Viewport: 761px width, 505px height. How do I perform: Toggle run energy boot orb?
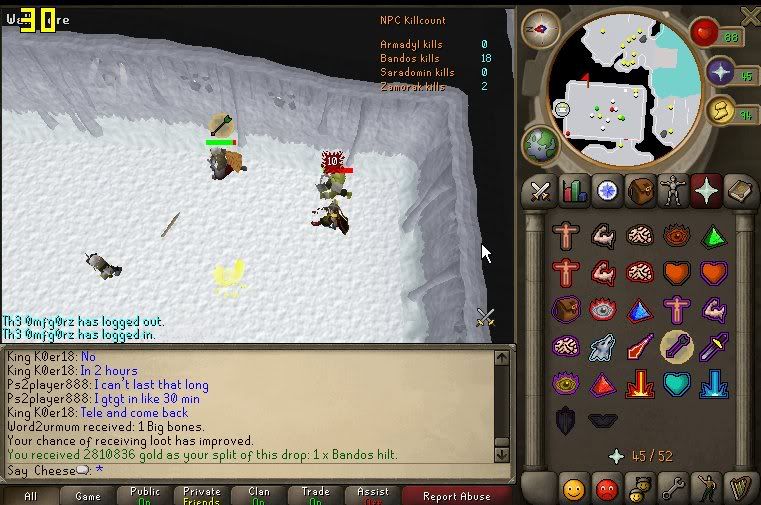[720, 110]
